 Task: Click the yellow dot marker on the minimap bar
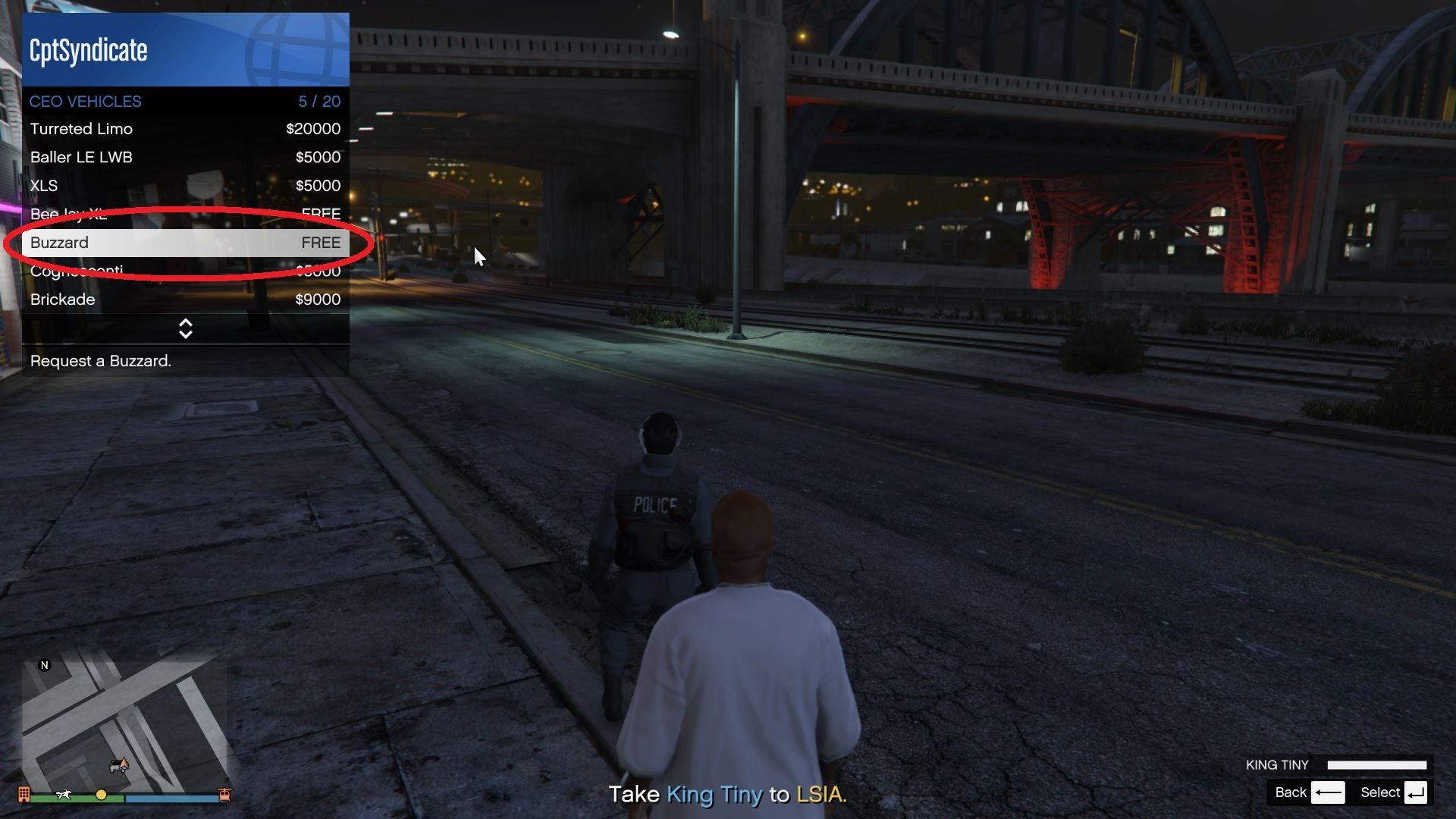point(101,795)
